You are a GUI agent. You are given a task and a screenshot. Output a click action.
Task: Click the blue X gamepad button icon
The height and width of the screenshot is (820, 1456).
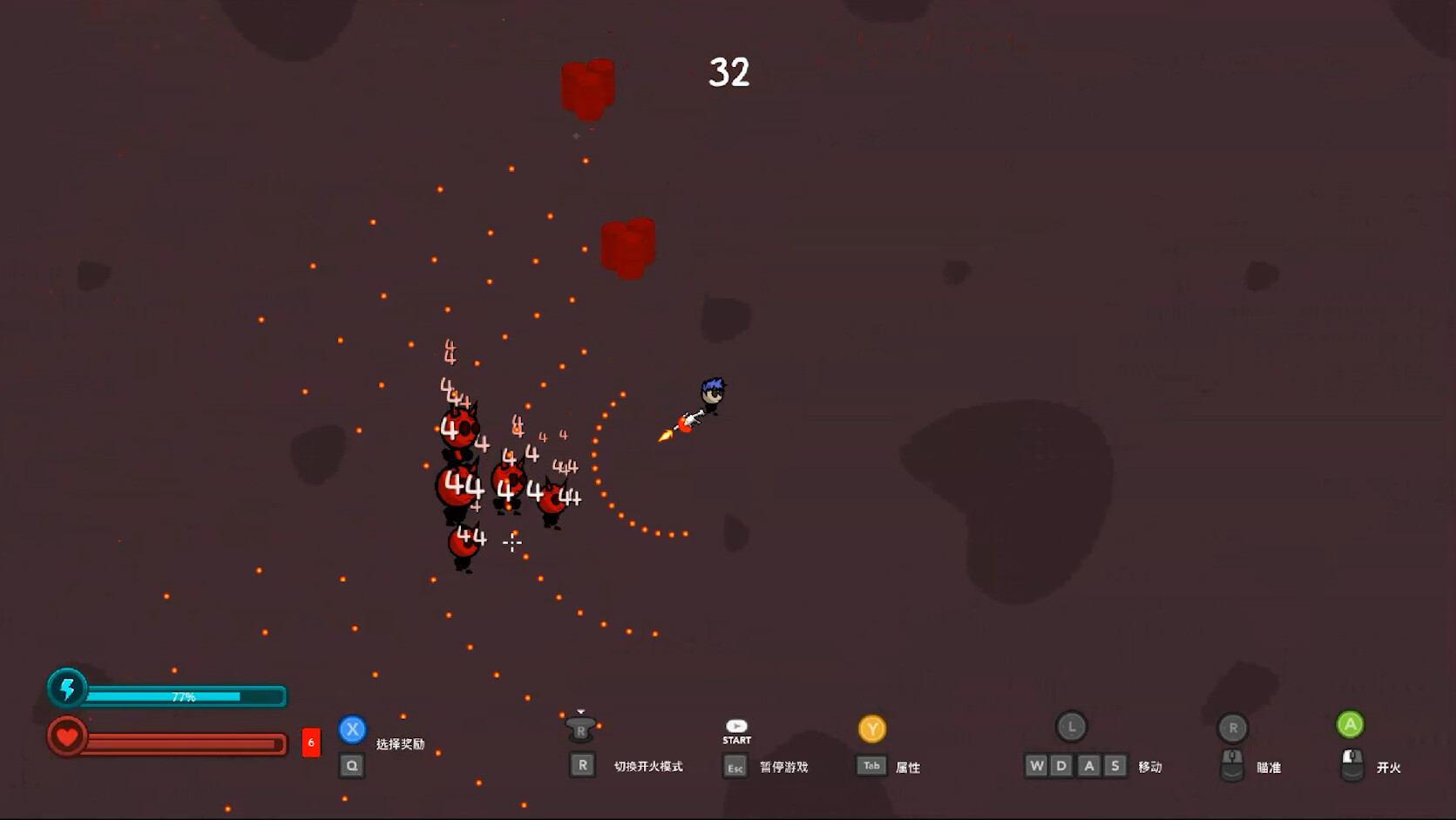(x=352, y=730)
